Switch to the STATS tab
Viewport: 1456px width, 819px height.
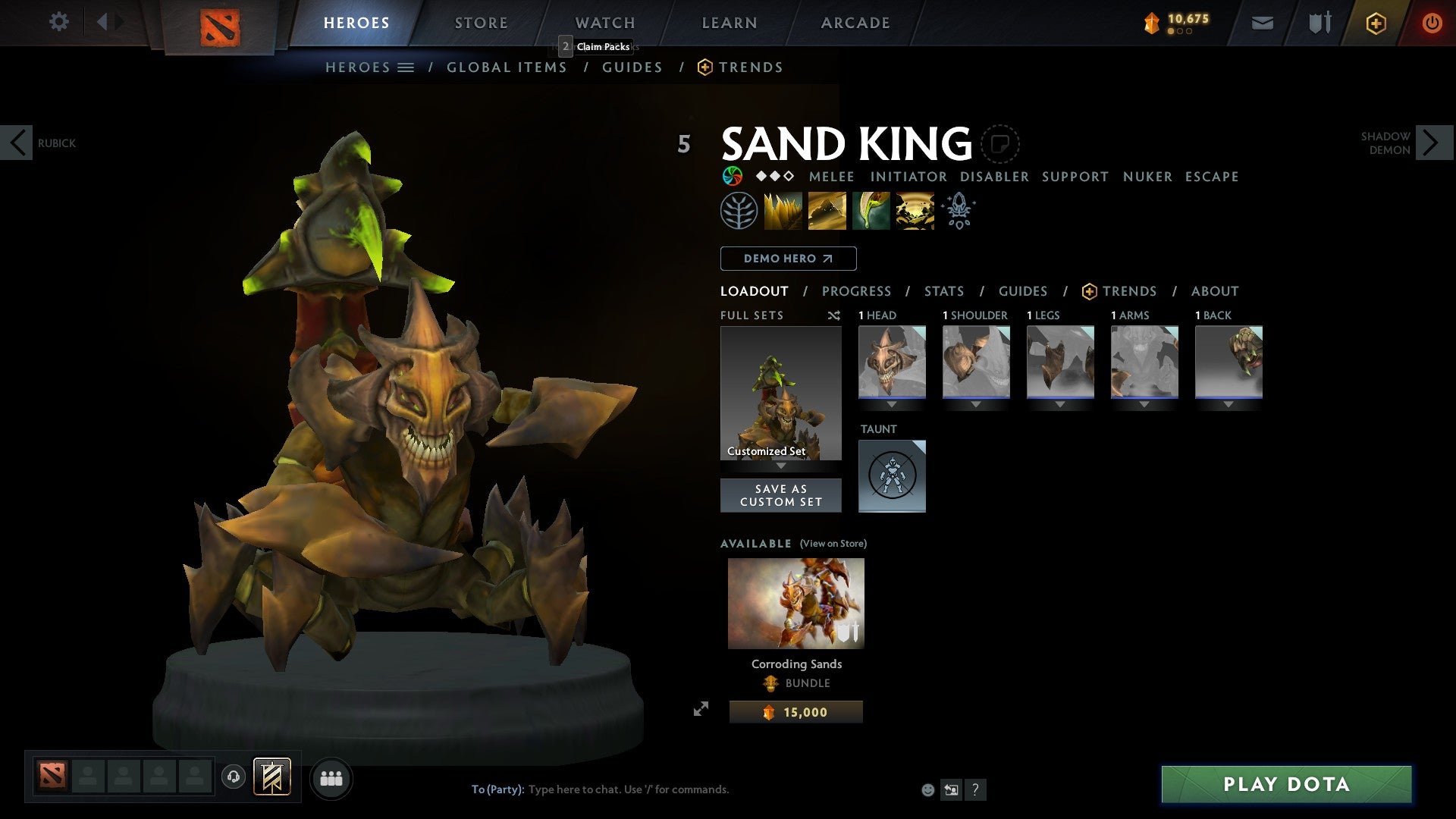point(943,290)
